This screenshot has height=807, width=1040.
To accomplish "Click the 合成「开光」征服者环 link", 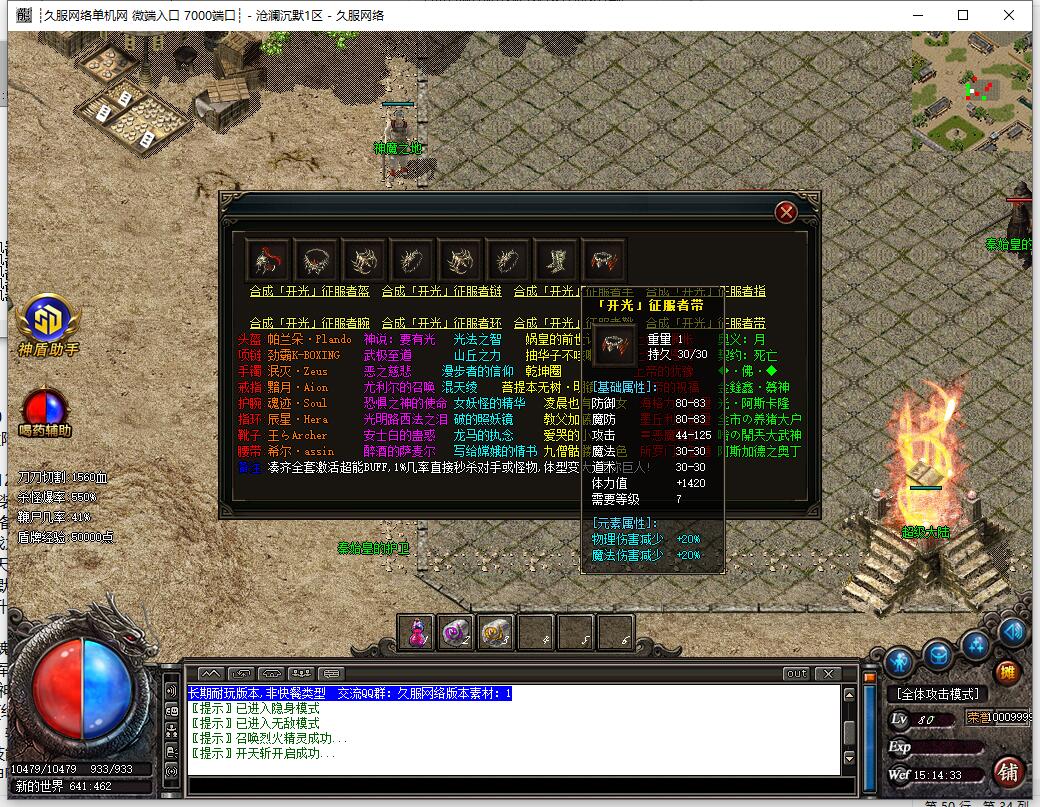I will 441,323.
